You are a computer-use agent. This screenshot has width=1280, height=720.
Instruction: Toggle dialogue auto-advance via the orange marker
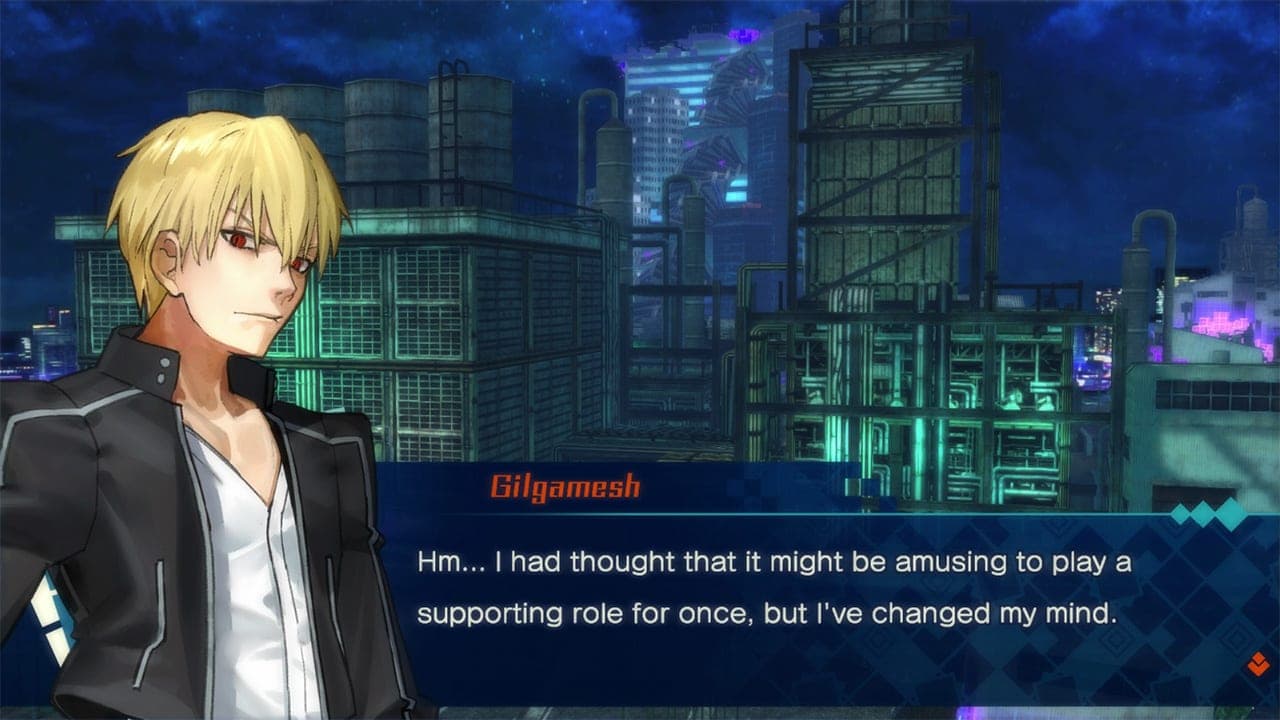(1257, 664)
